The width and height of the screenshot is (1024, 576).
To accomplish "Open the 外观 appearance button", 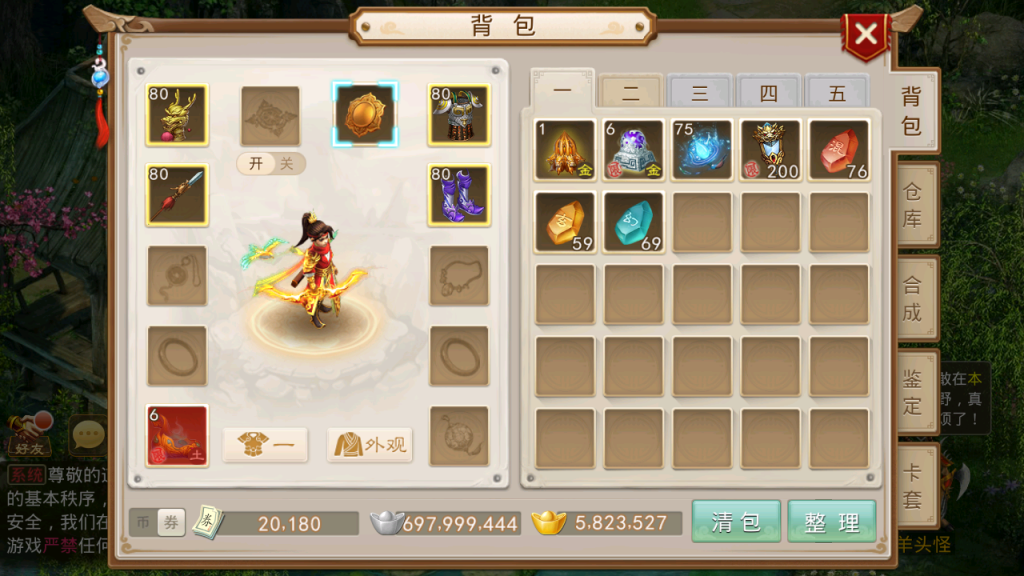I will [x=370, y=445].
